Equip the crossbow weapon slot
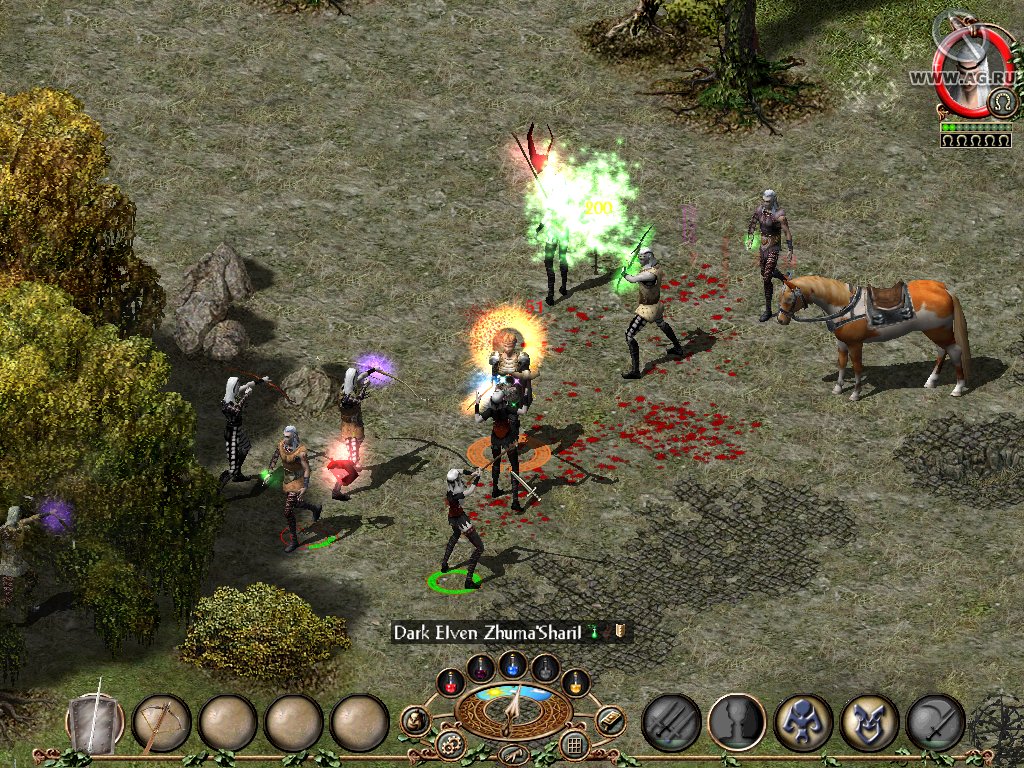 [161, 723]
